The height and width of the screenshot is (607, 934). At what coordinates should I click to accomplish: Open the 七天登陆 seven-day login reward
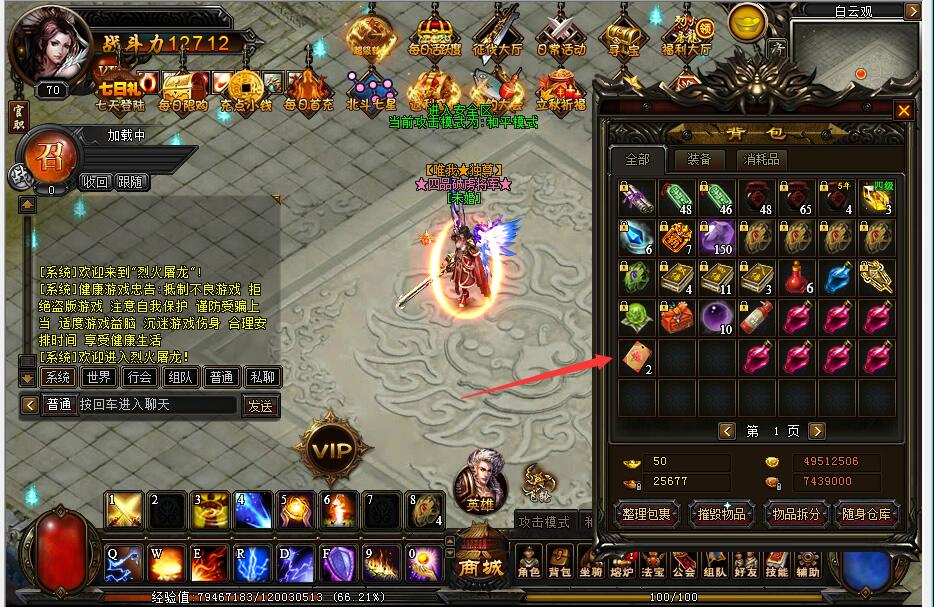point(119,86)
